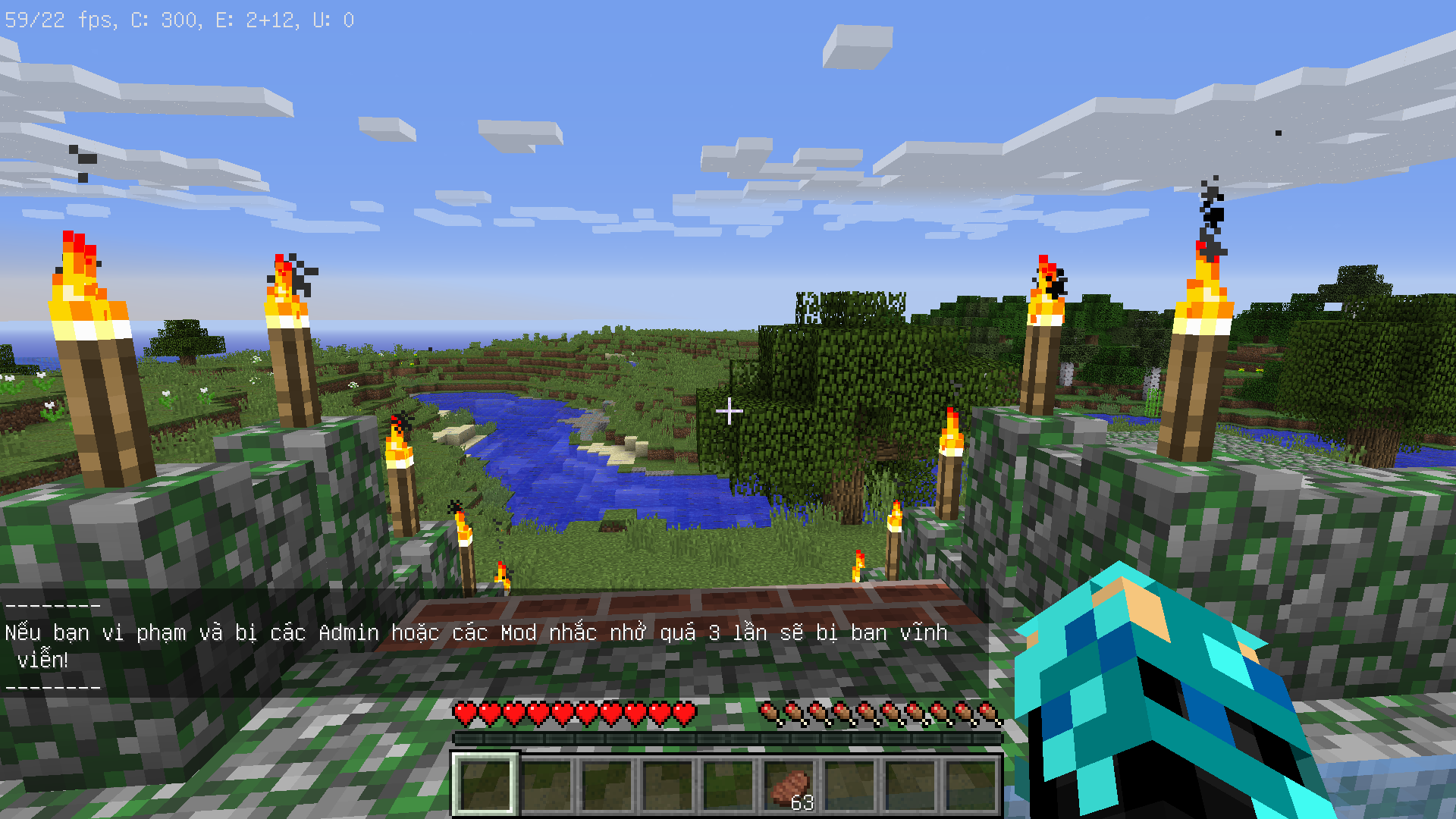The width and height of the screenshot is (1456, 819).
Task: Click the highlighted selected hotbar slot
Action: coord(485,786)
